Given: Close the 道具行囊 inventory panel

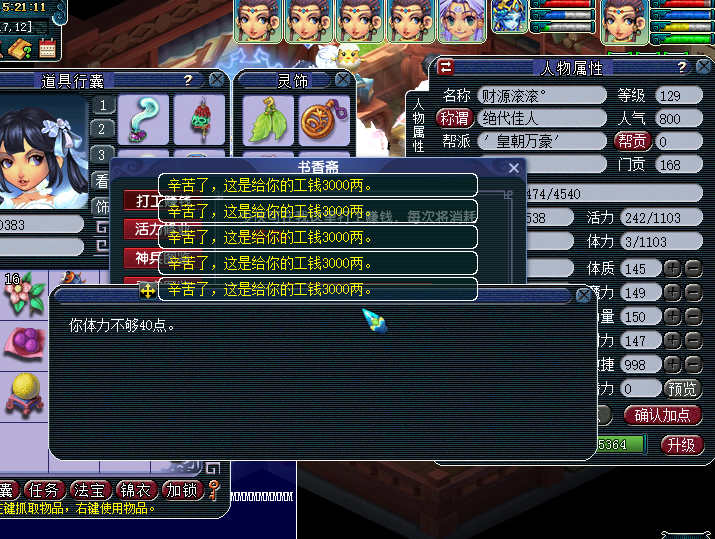Looking at the screenshot, I should pyautogui.click(x=217, y=80).
